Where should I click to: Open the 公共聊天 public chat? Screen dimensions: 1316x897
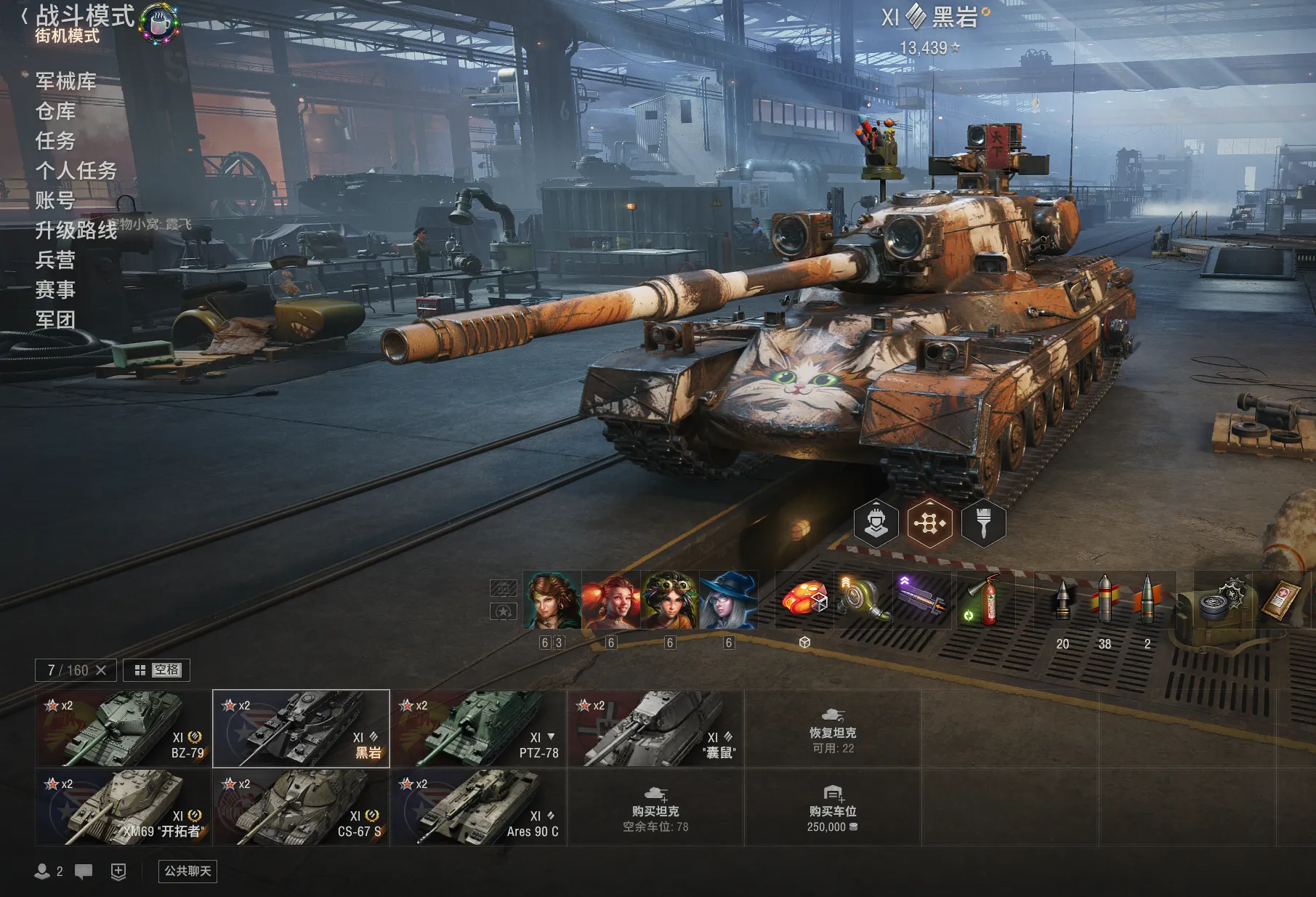click(187, 871)
